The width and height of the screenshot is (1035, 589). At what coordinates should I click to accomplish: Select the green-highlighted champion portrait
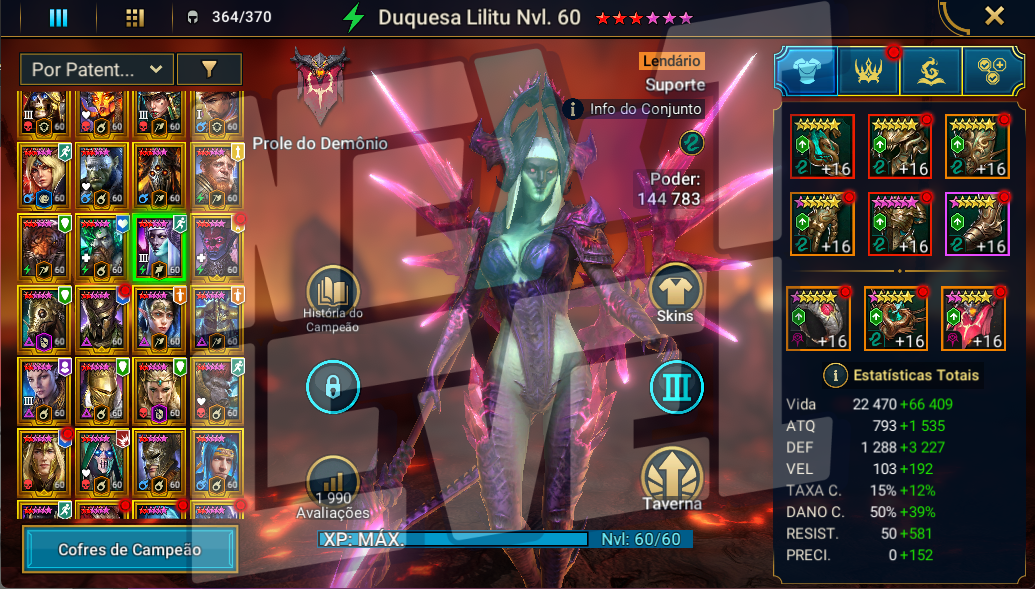pyautogui.click(x=159, y=248)
